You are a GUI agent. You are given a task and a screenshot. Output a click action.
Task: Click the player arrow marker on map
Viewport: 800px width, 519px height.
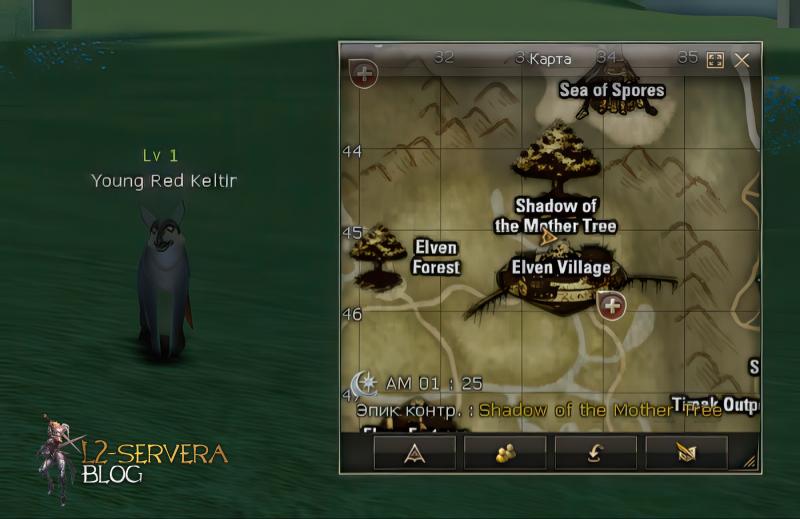click(x=547, y=238)
